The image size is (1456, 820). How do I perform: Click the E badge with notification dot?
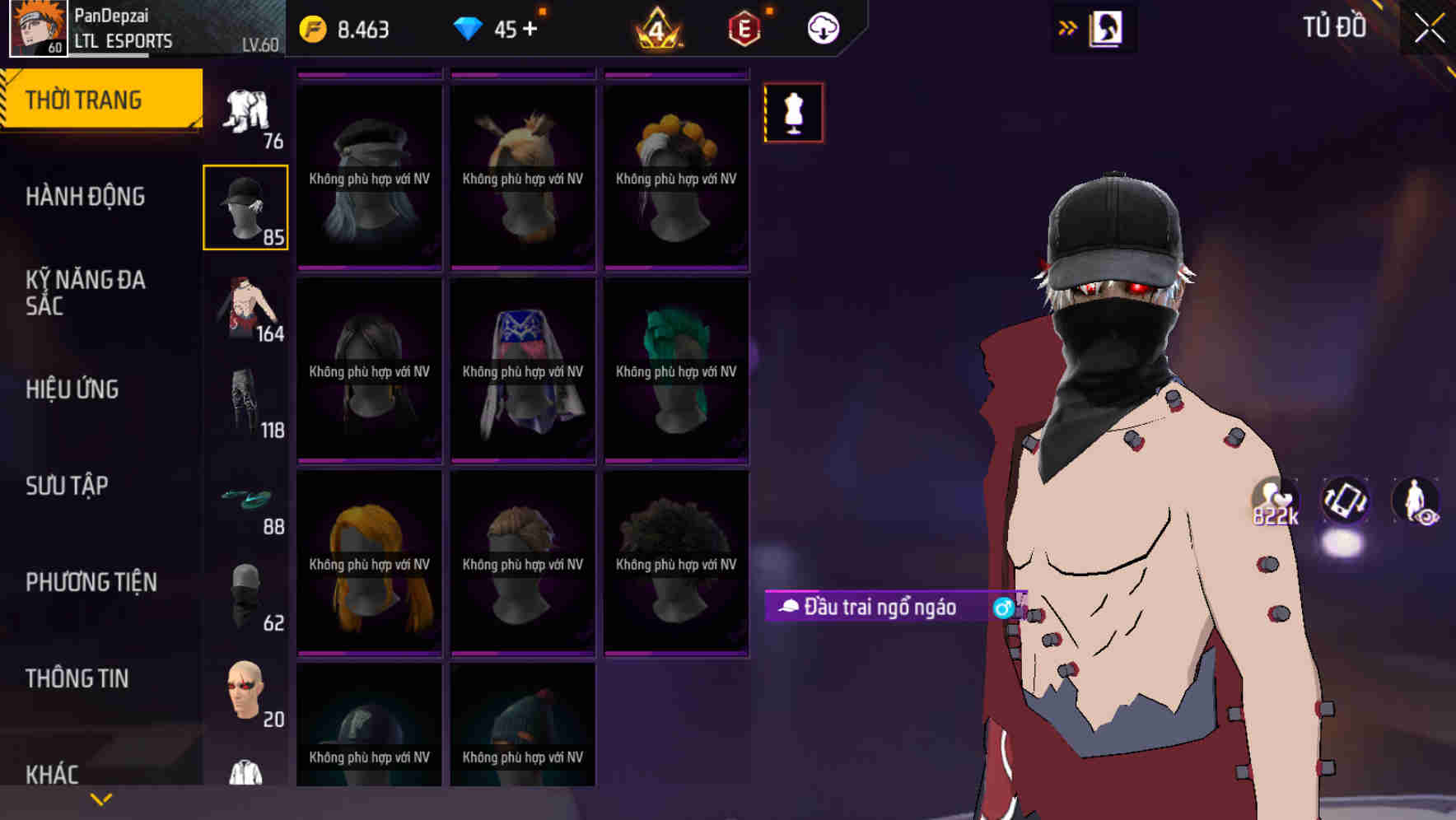coord(744,27)
